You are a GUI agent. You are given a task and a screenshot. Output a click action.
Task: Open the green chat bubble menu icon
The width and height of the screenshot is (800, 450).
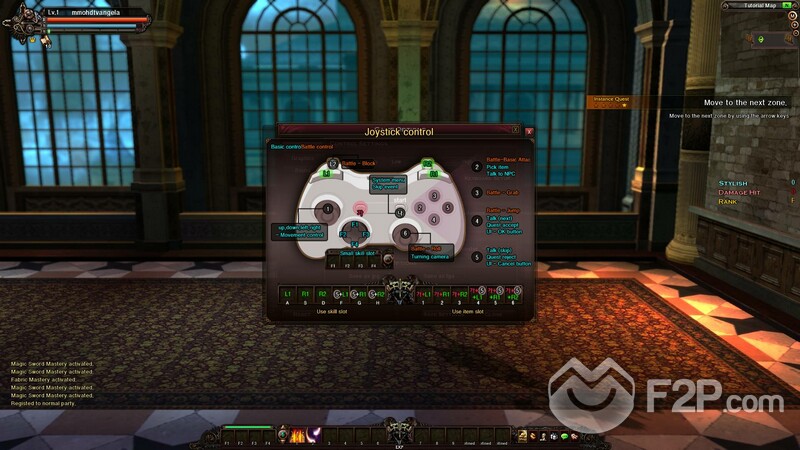click(x=564, y=436)
